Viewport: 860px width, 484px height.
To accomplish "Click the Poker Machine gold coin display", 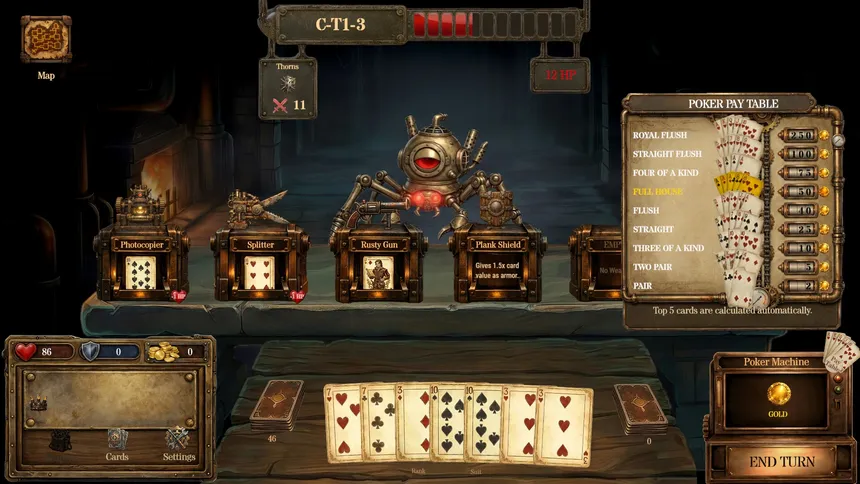I will (x=778, y=394).
